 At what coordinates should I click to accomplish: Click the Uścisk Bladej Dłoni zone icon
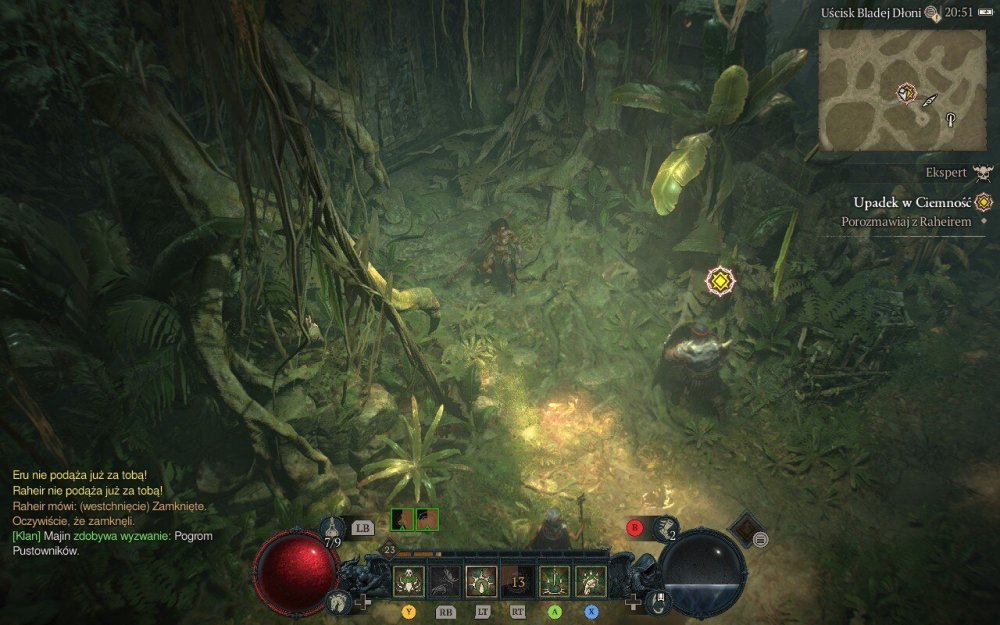click(932, 13)
